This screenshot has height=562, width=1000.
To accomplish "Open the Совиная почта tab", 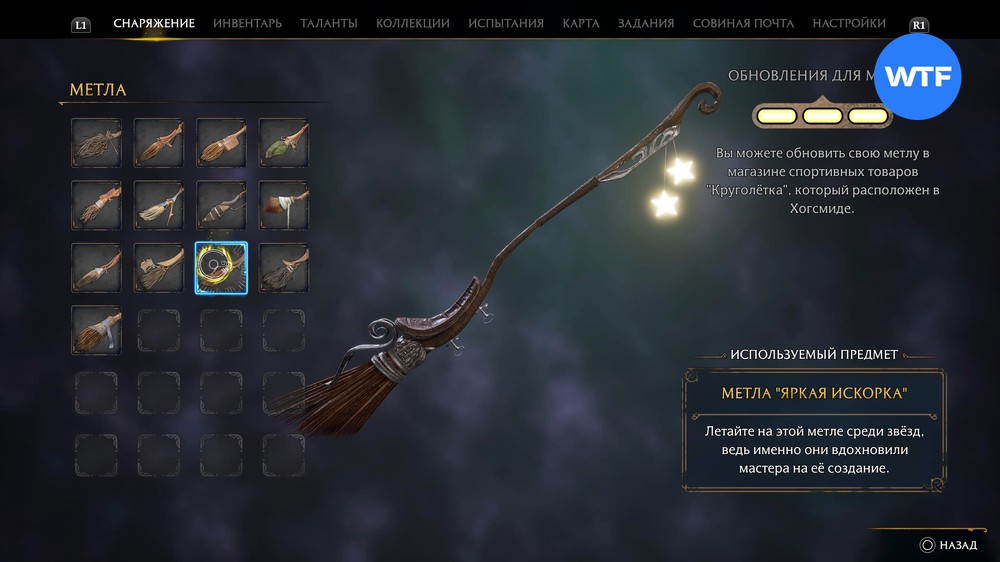I will click(743, 23).
